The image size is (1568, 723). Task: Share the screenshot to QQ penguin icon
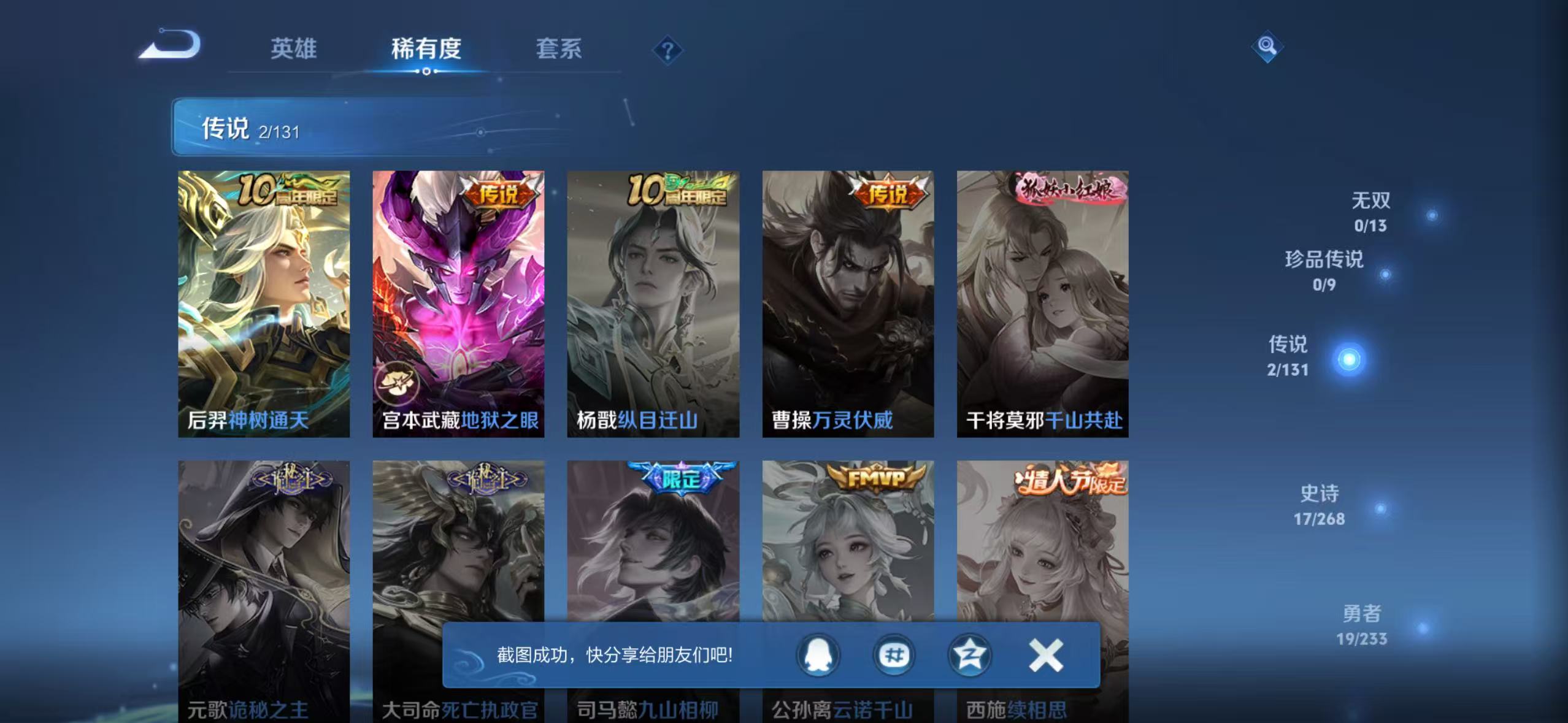pyautogui.click(x=818, y=655)
